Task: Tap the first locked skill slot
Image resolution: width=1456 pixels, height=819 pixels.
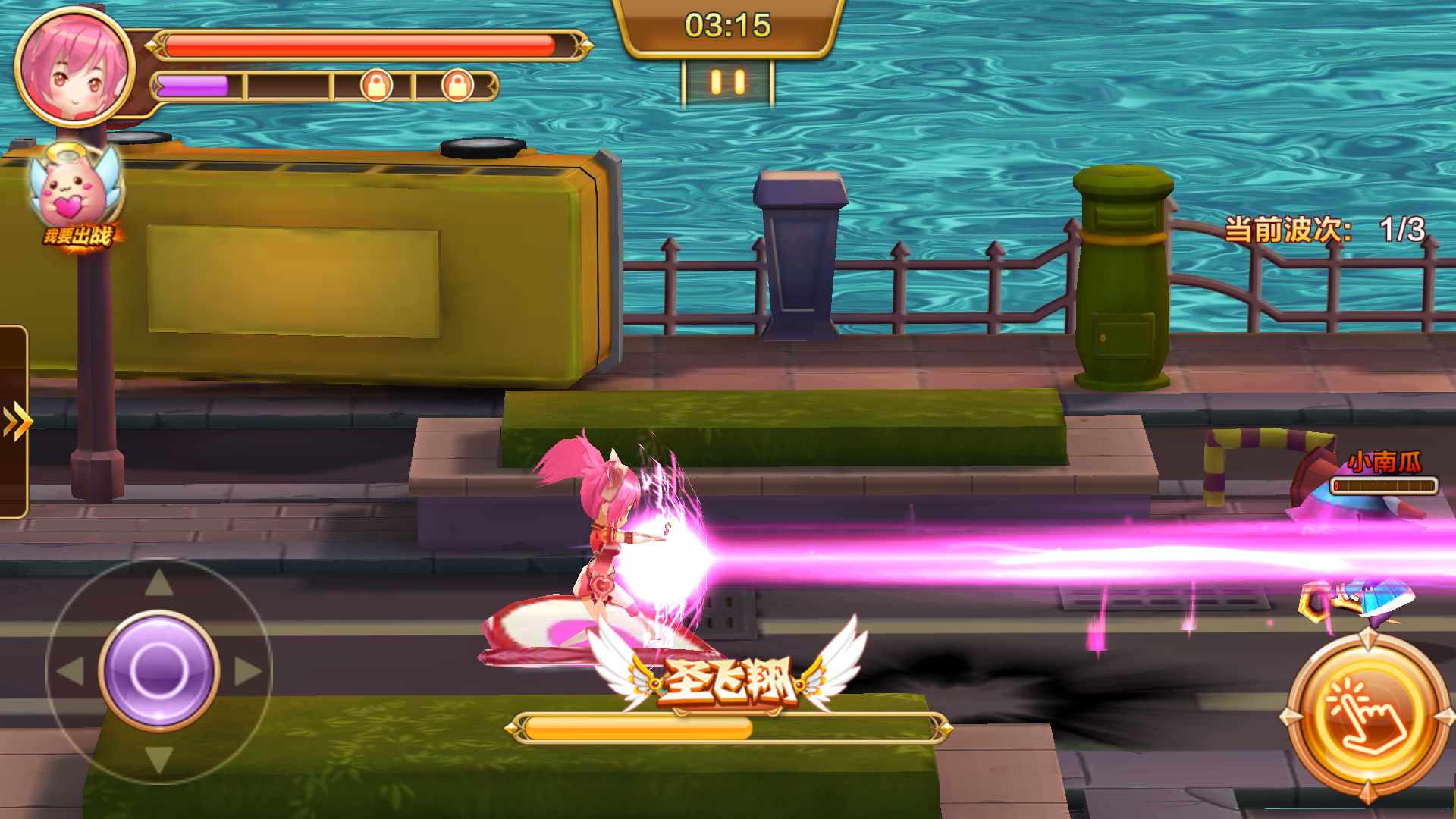Action: point(379,83)
